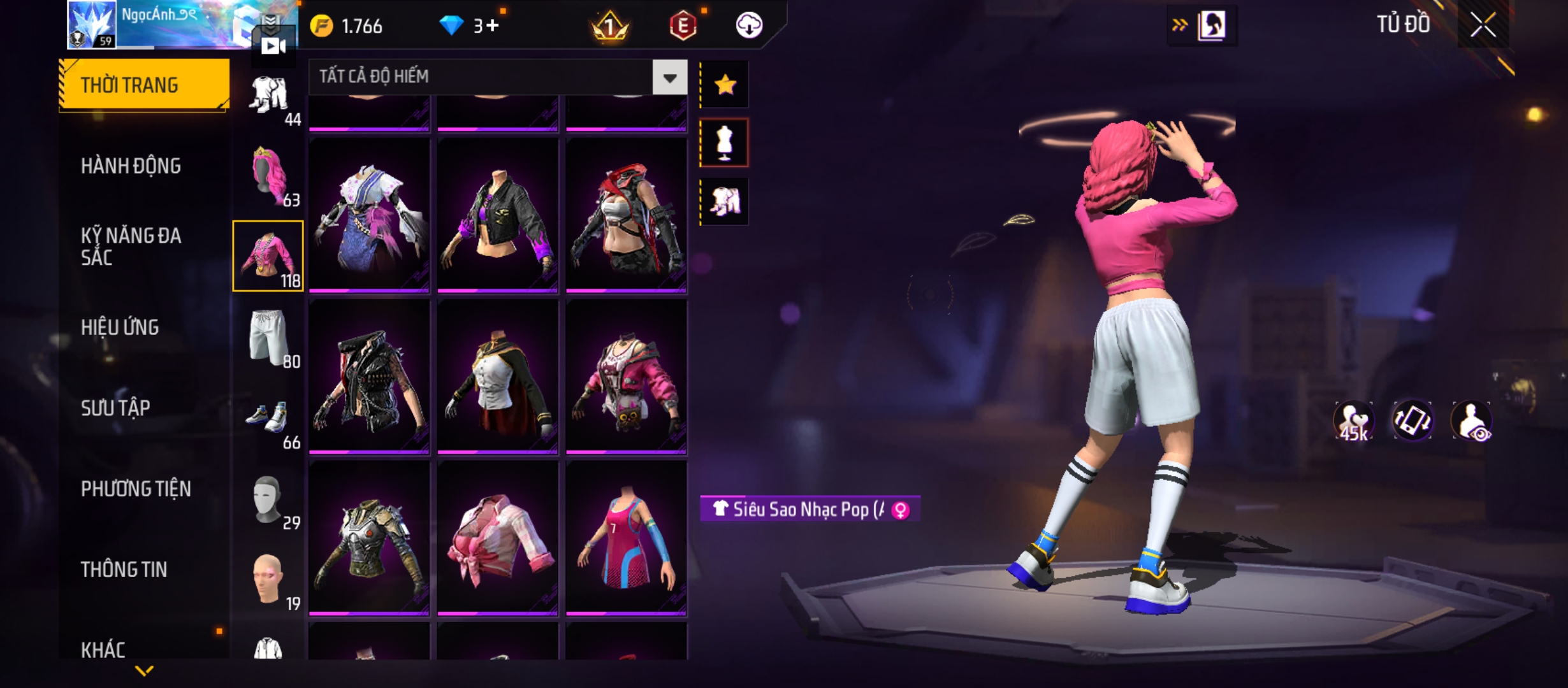1568x688 pixels.
Task: Open the cloud download icon
Action: pos(749,25)
